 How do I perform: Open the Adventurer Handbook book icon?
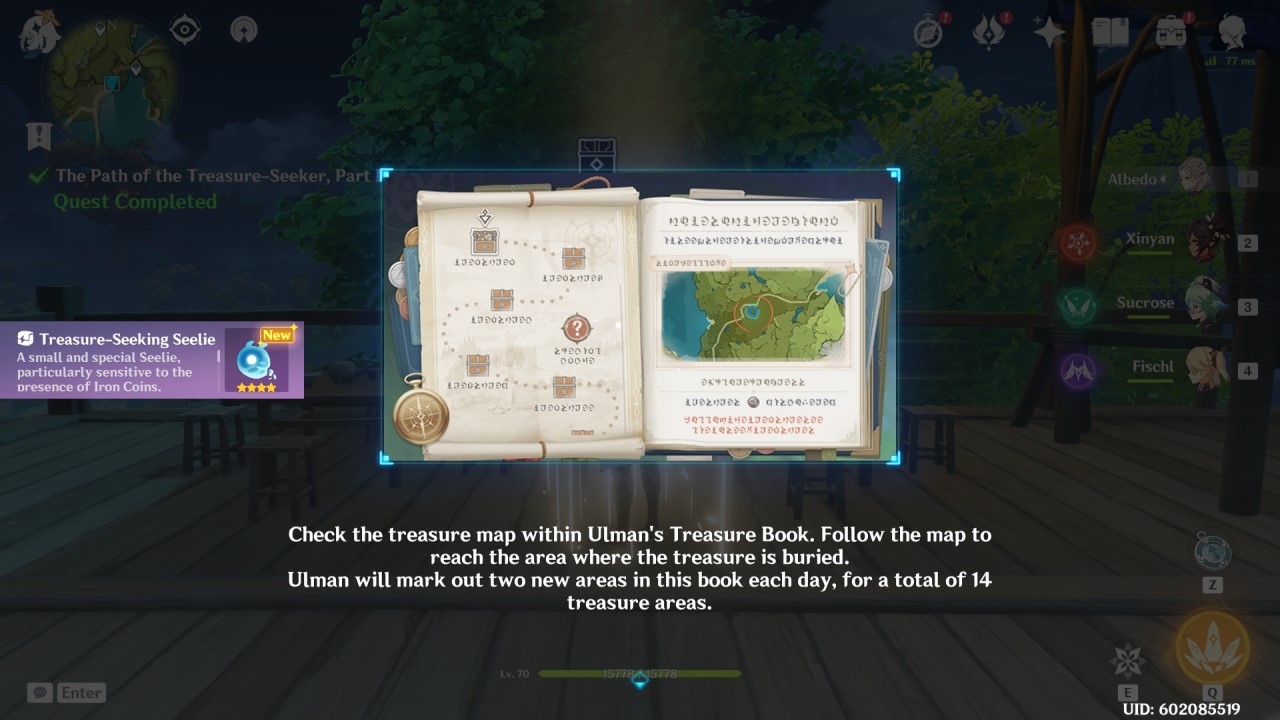[1110, 31]
